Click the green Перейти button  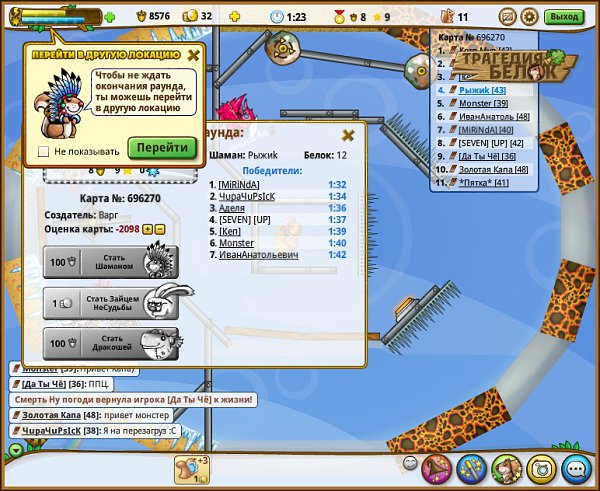tap(162, 147)
